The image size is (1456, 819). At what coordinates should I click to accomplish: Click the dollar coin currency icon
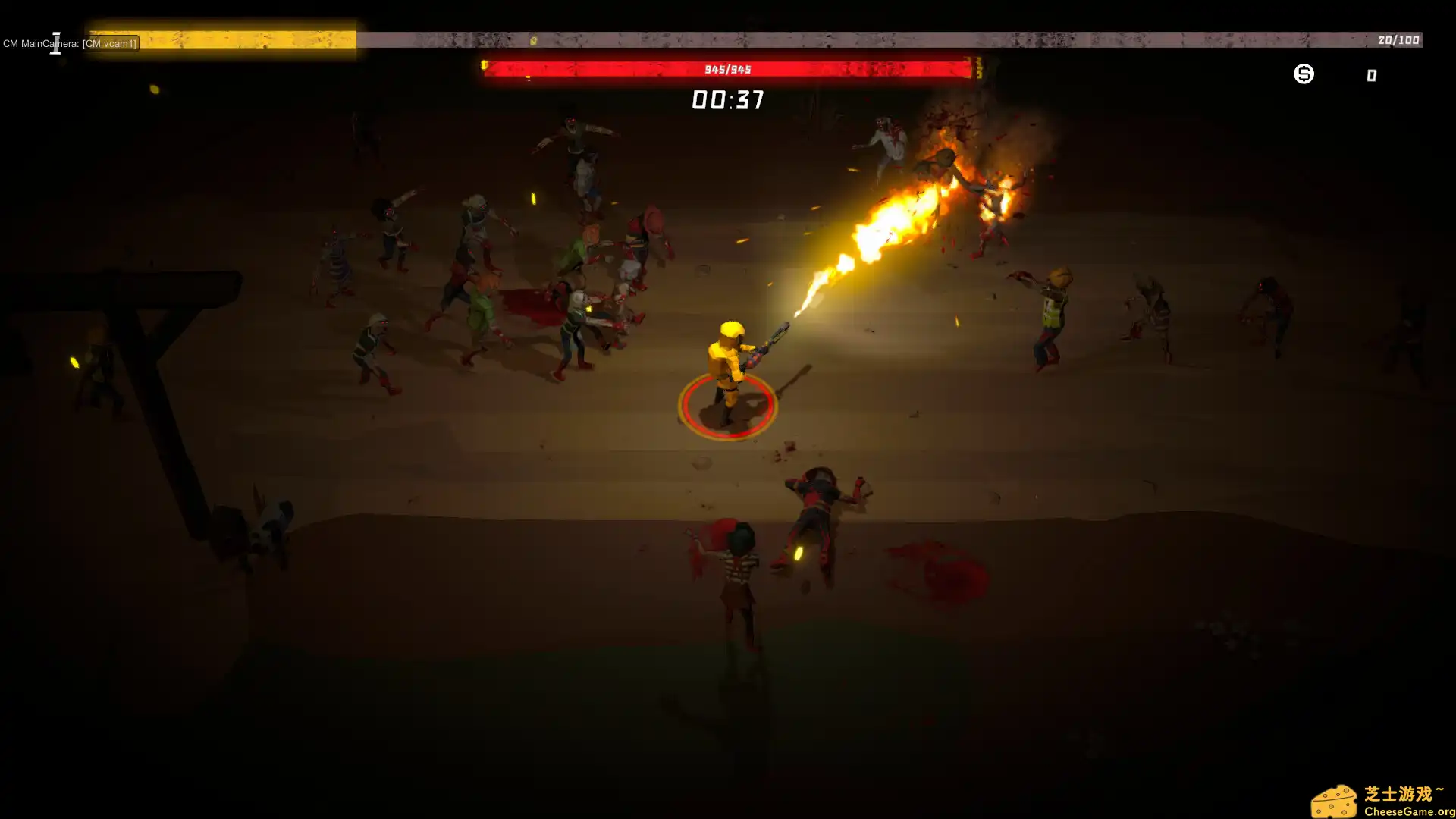point(1304,74)
